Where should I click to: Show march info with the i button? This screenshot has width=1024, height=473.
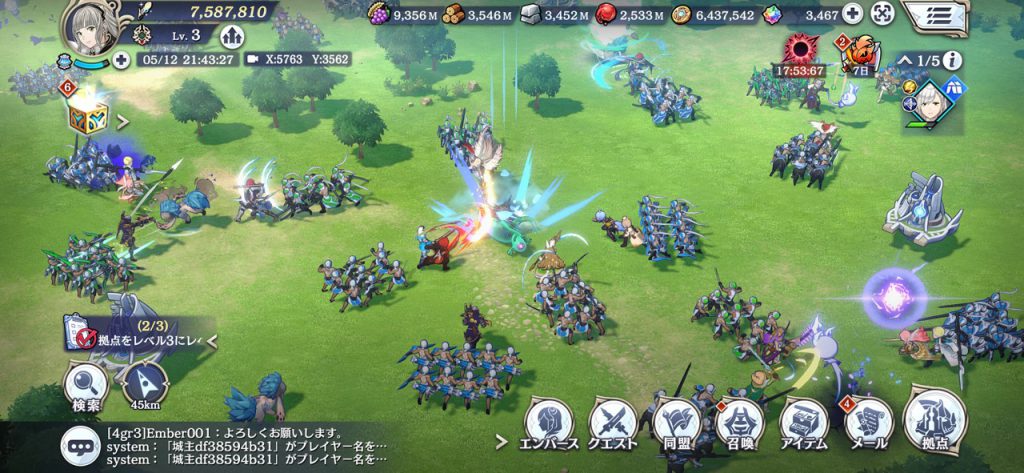[955, 59]
